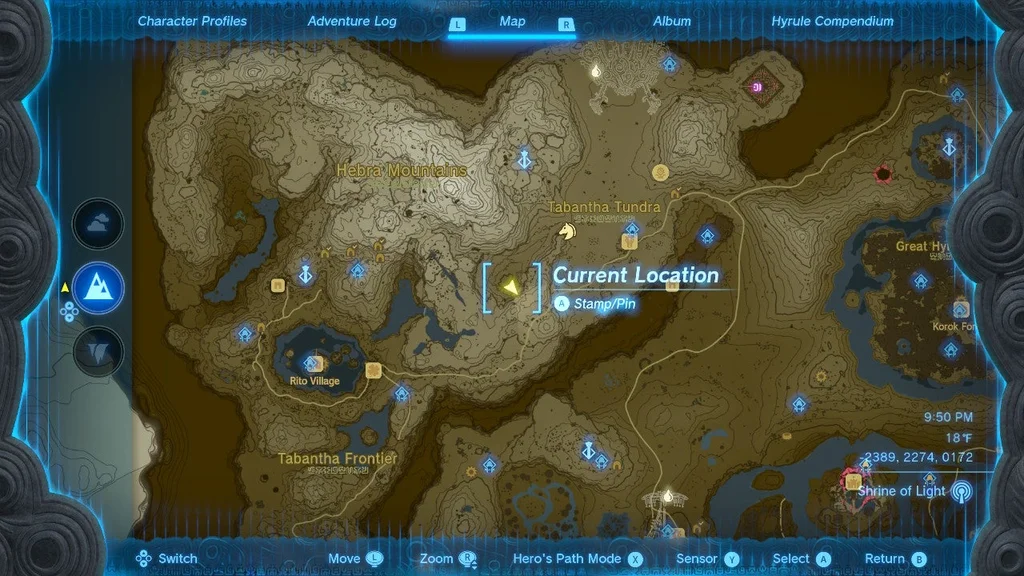This screenshot has width=1024, height=576.
Task: Switch to the Sky layer cloud icon
Action: tap(99, 226)
